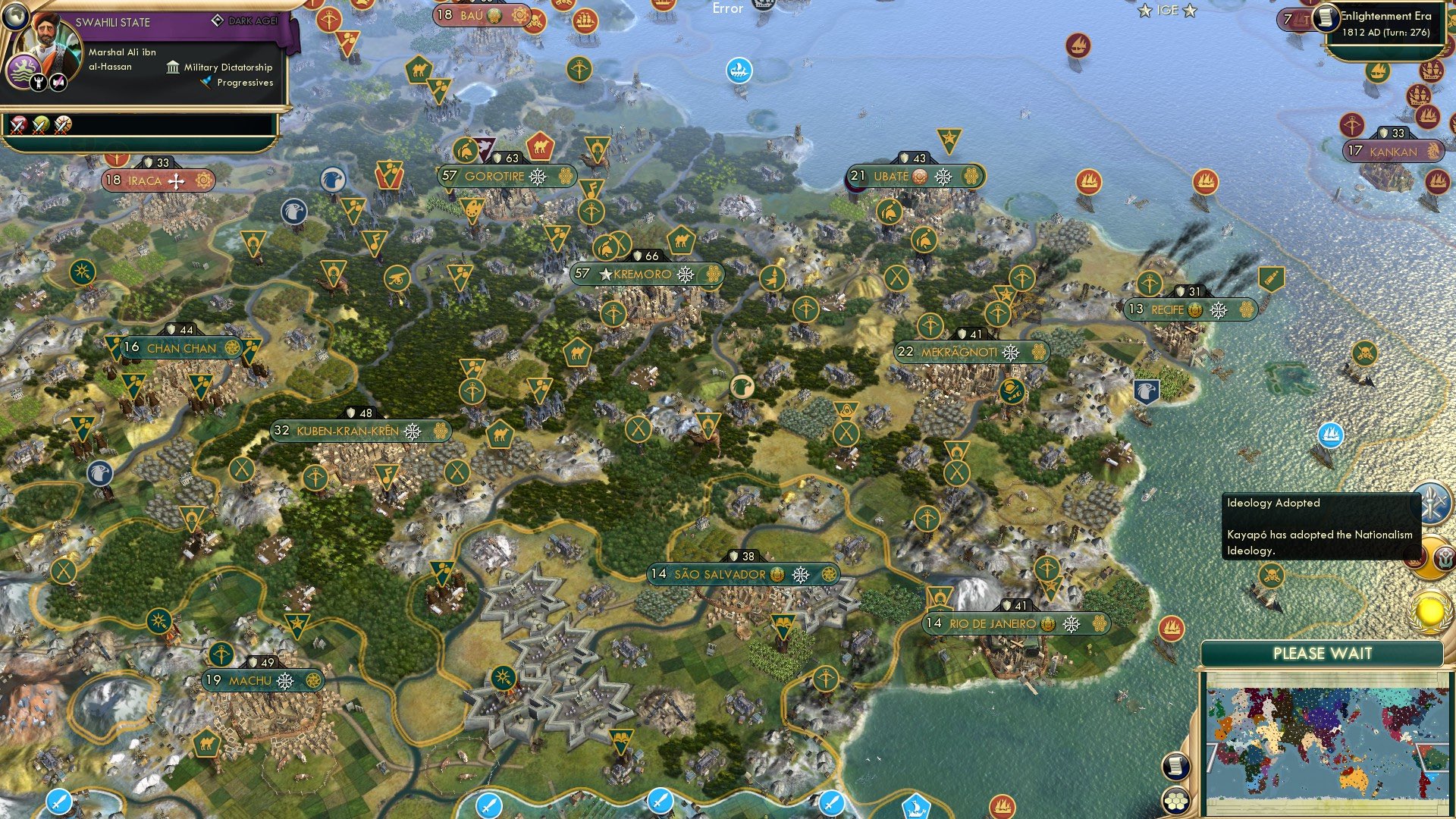Select the São Salvador city banner

(x=720, y=575)
